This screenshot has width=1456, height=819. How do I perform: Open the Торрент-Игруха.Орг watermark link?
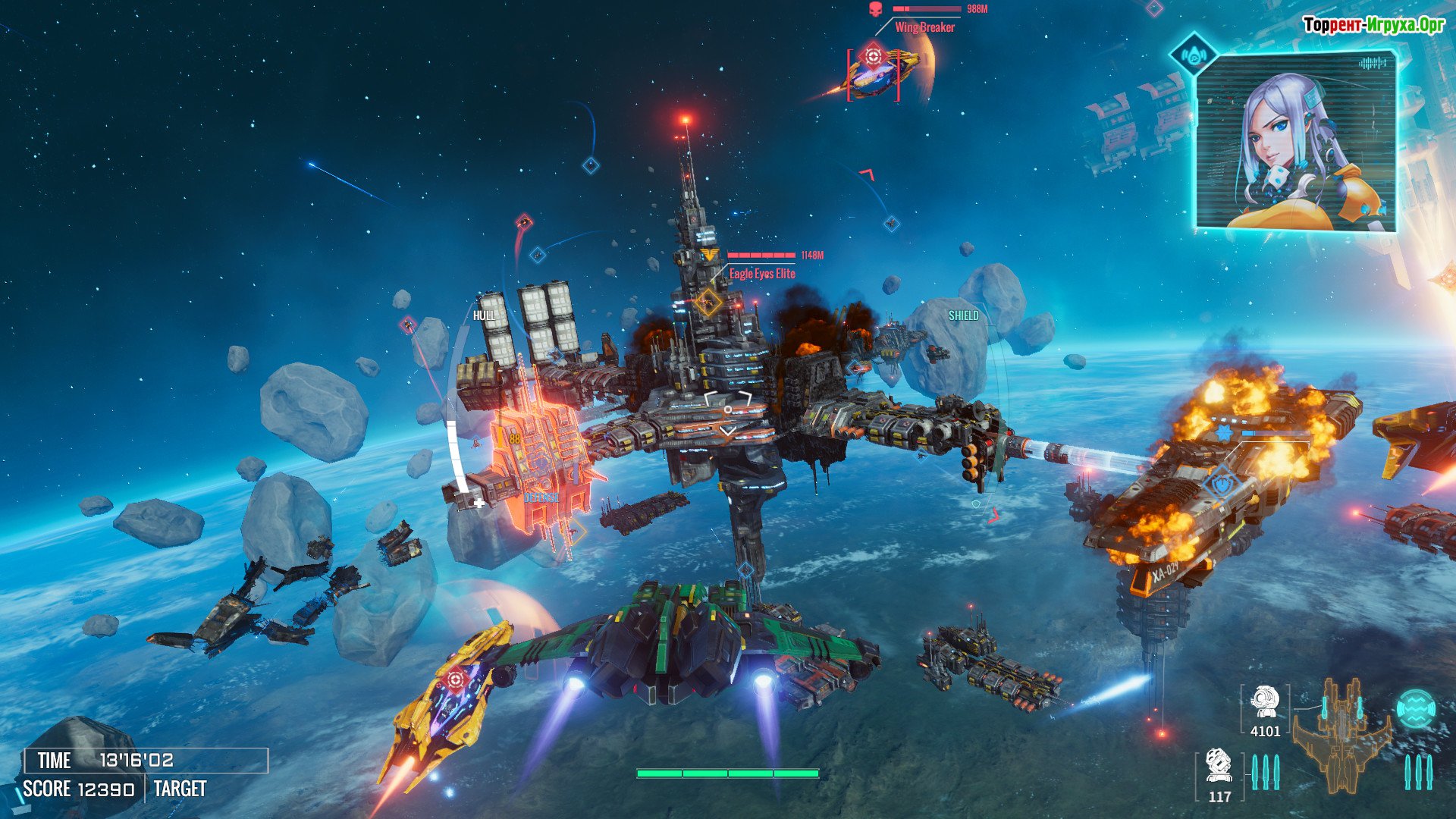(x=1373, y=25)
